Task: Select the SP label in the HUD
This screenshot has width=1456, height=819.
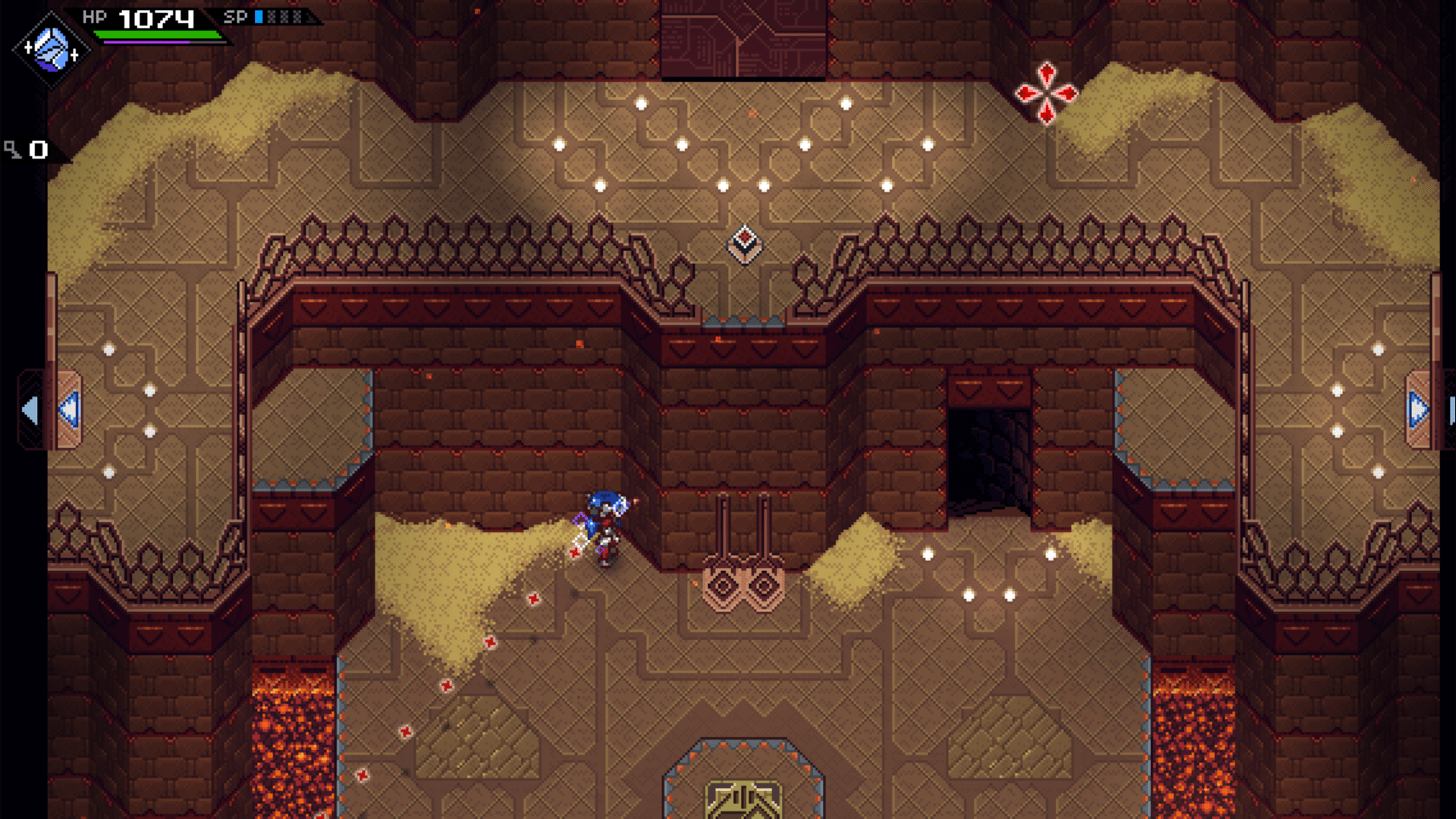Action: pyautogui.click(x=237, y=15)
